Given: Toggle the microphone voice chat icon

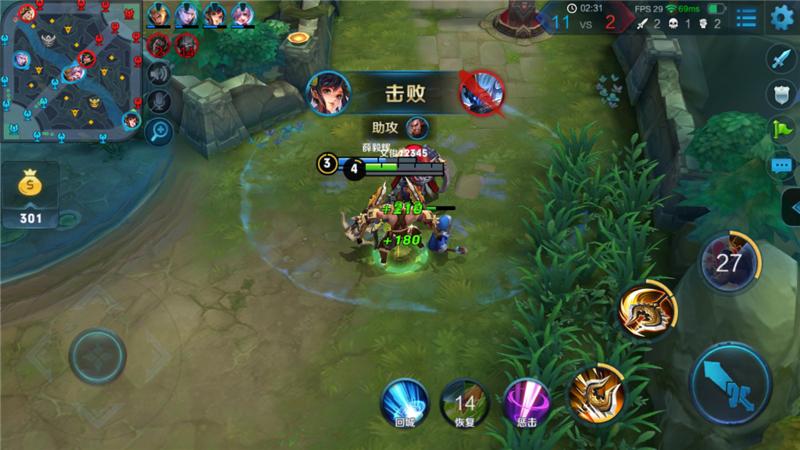Looking at the screenshot, I should click(x=158, y=101).
